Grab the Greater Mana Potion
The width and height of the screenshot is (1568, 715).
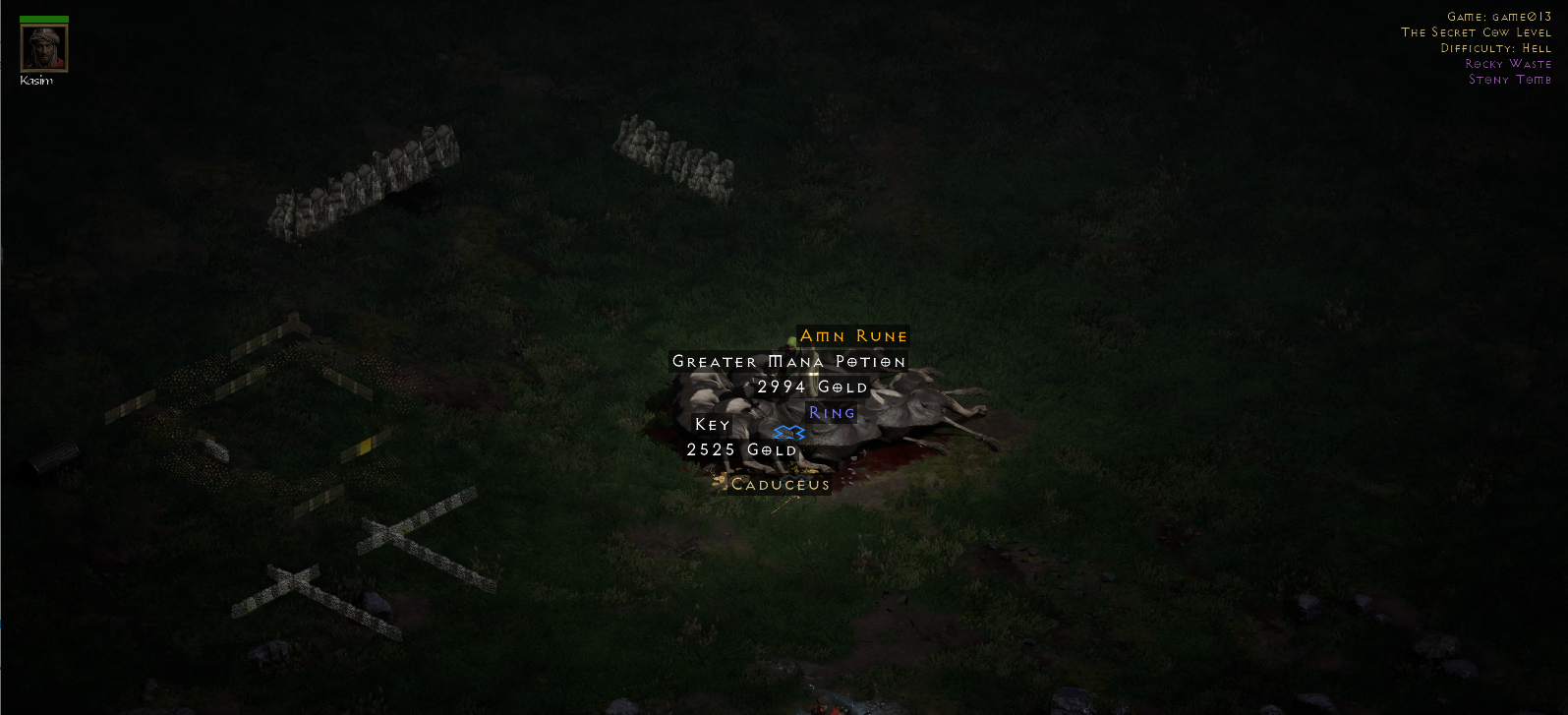tap(788, 361)
